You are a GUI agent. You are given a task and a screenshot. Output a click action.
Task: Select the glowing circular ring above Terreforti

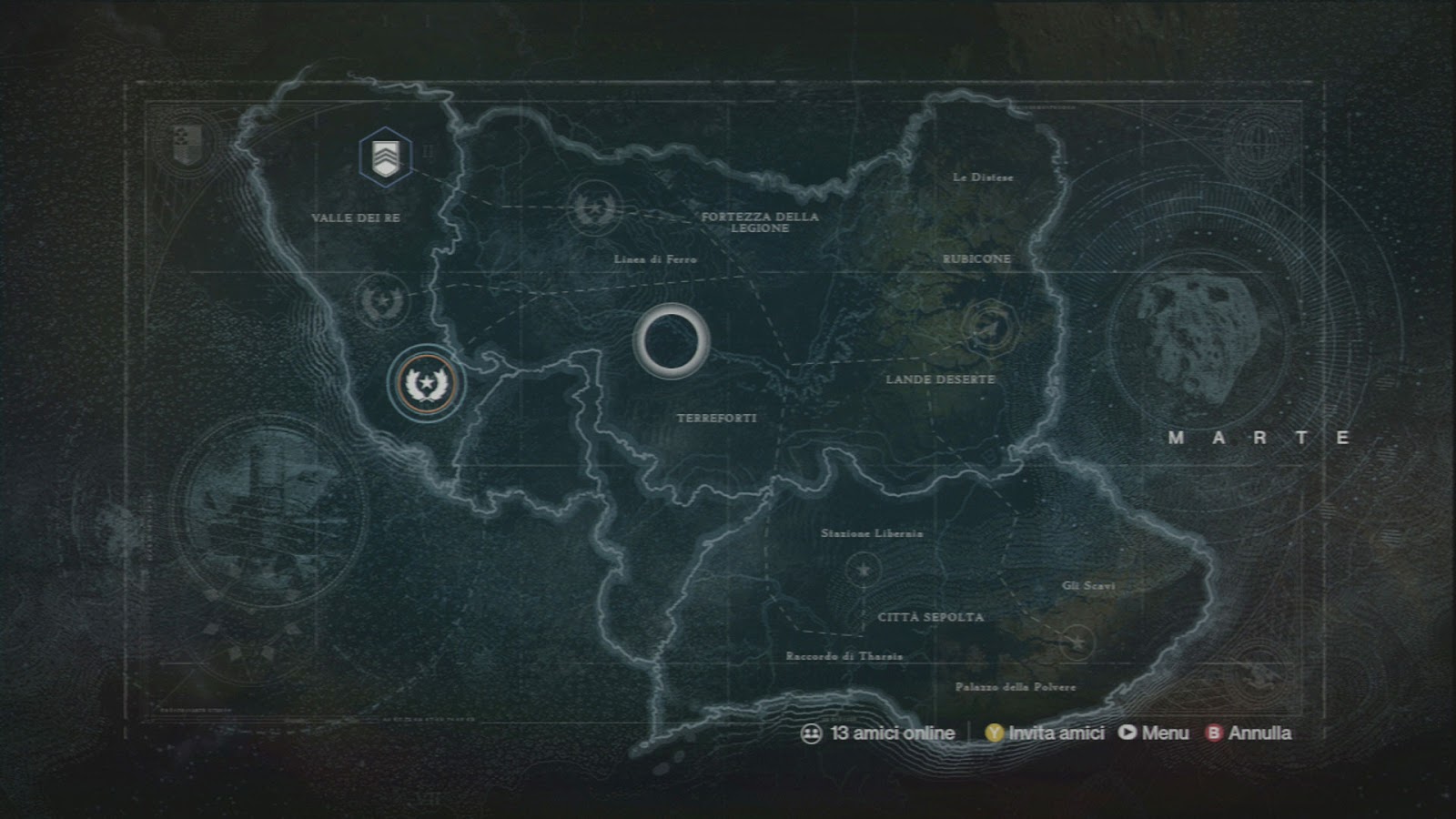(674, 342)
